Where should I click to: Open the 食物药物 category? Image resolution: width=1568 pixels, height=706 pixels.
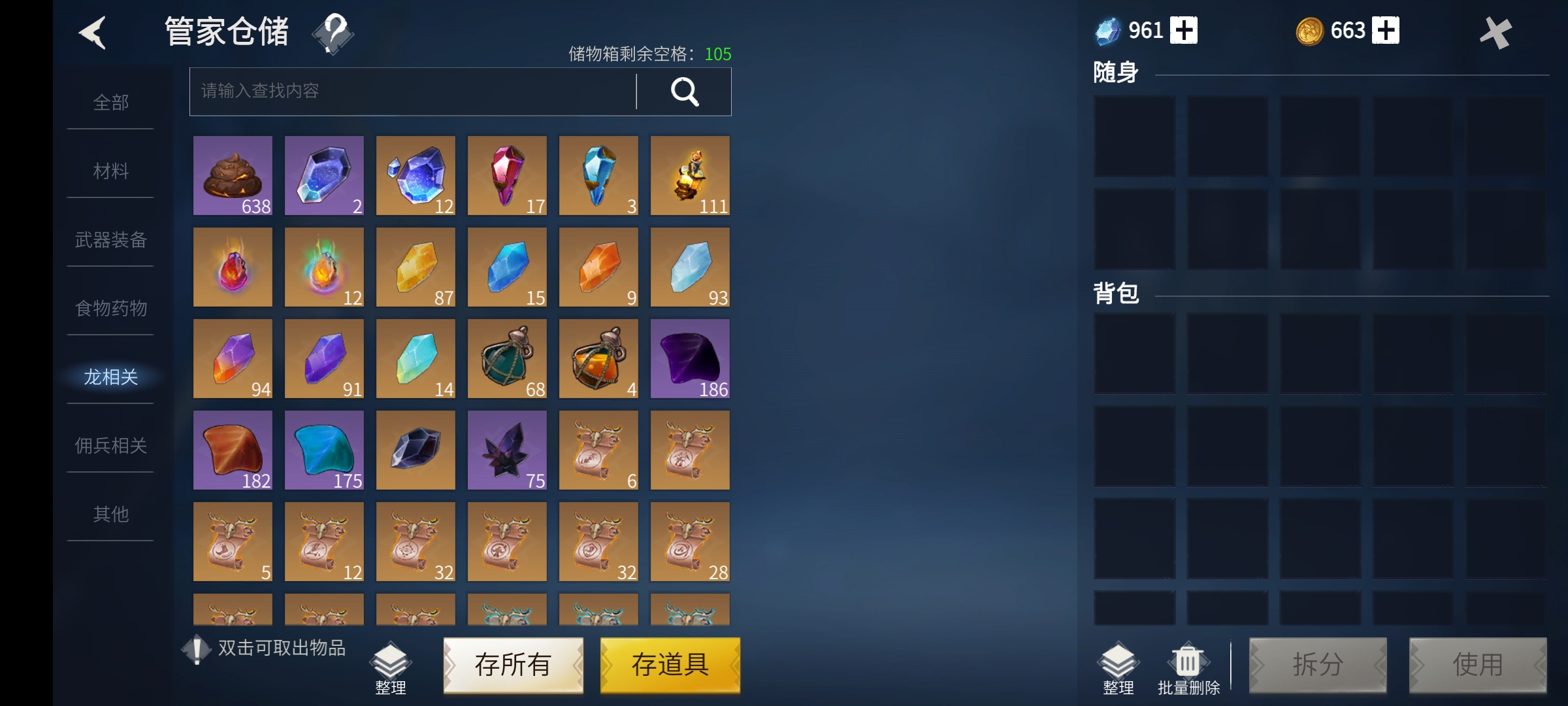click(110, 308)
